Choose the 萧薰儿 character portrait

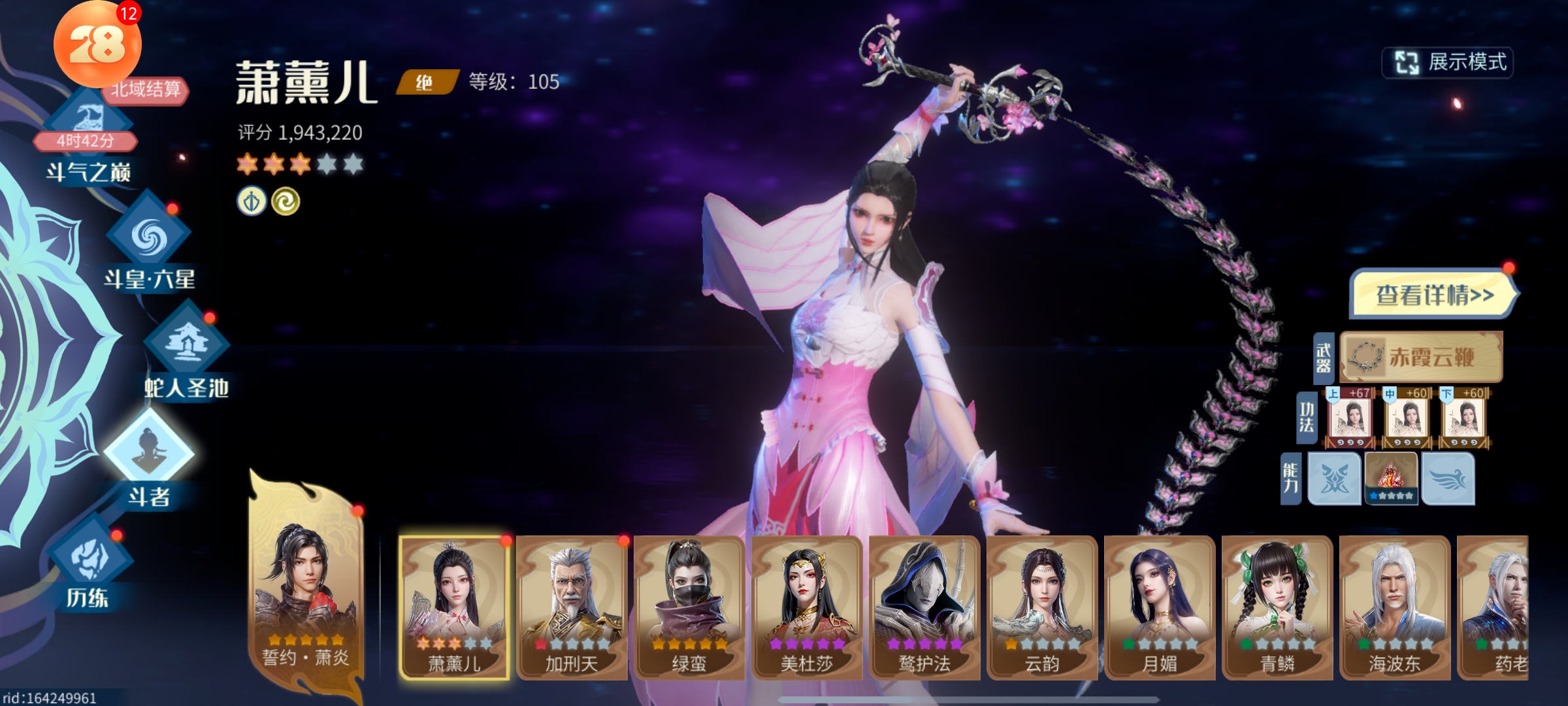pyautogui.click(x=454, y=607)
